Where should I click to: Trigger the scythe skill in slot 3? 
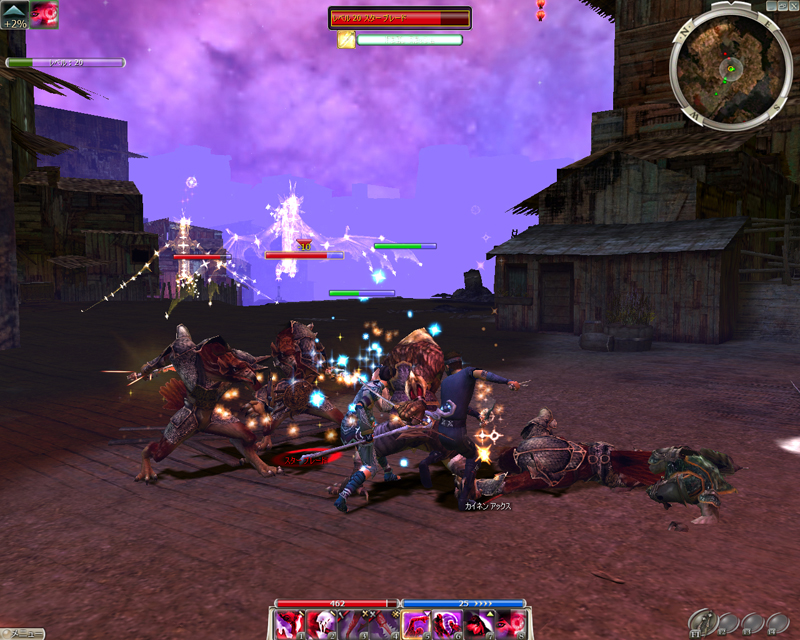click(353, 625)
